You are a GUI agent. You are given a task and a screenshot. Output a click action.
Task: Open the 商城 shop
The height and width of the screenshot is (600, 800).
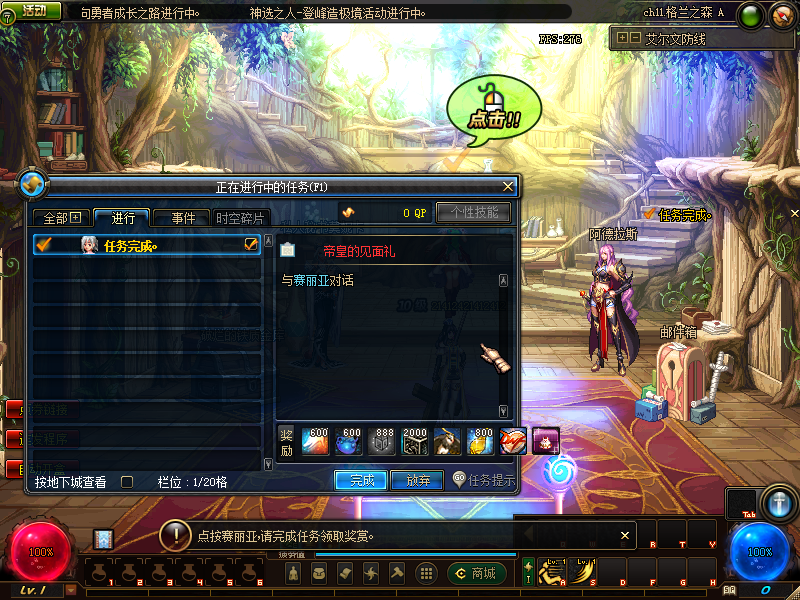point(476,573)
